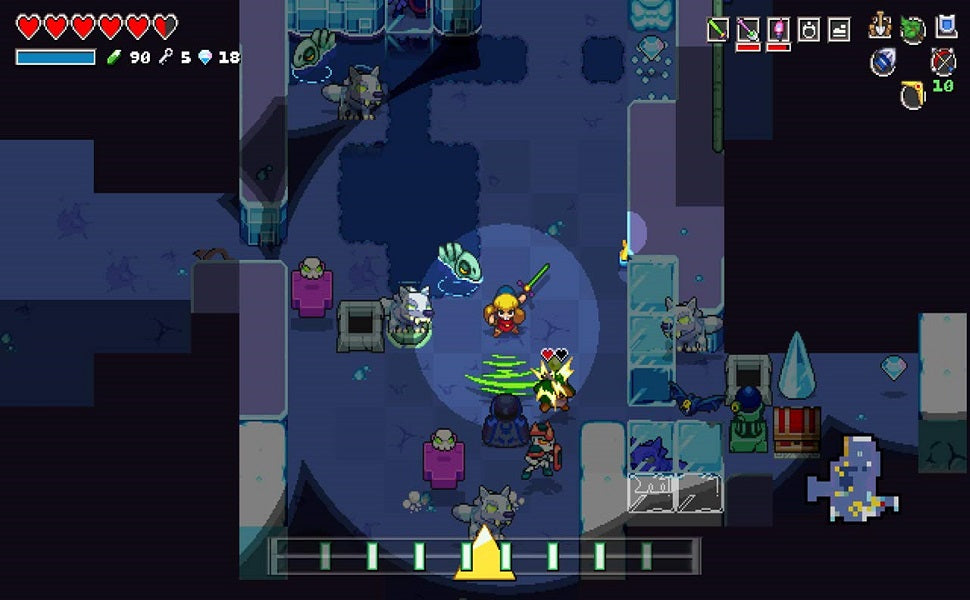Open the dungeon minimap
Viewport: 970px width, 600px height.
click(x=851, y=478)
